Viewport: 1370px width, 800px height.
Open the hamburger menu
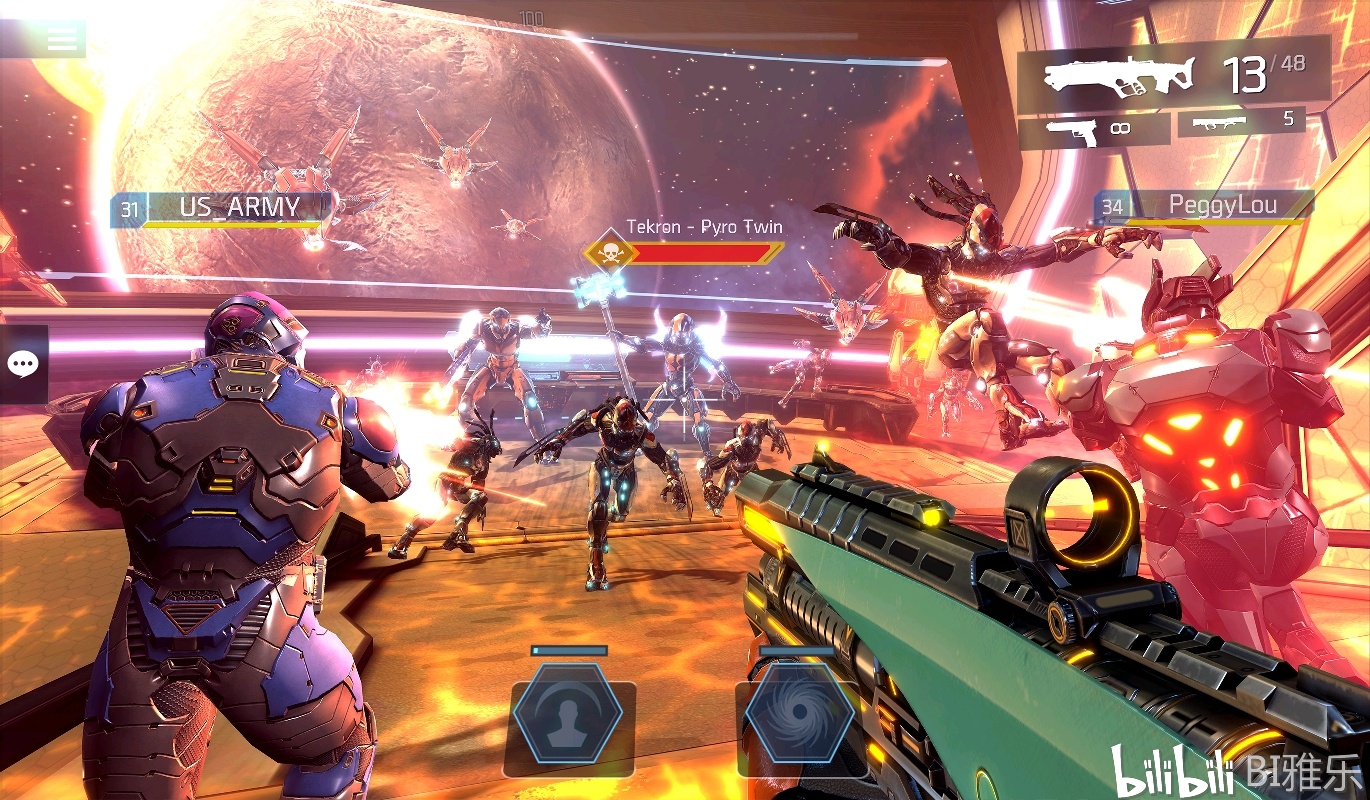point(62,39)
